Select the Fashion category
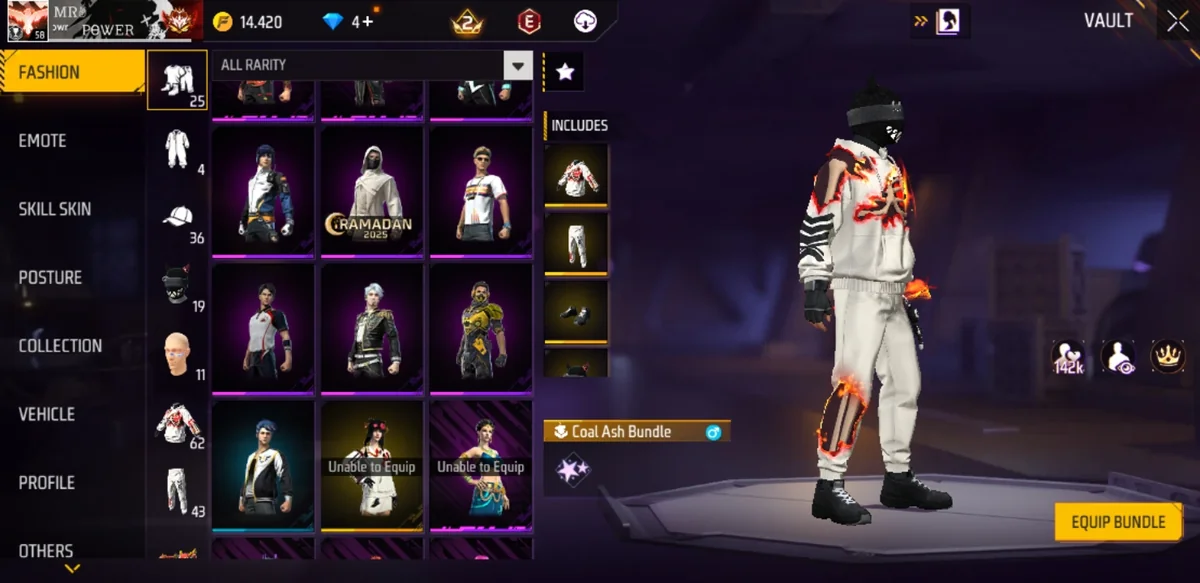 (50, 73)
